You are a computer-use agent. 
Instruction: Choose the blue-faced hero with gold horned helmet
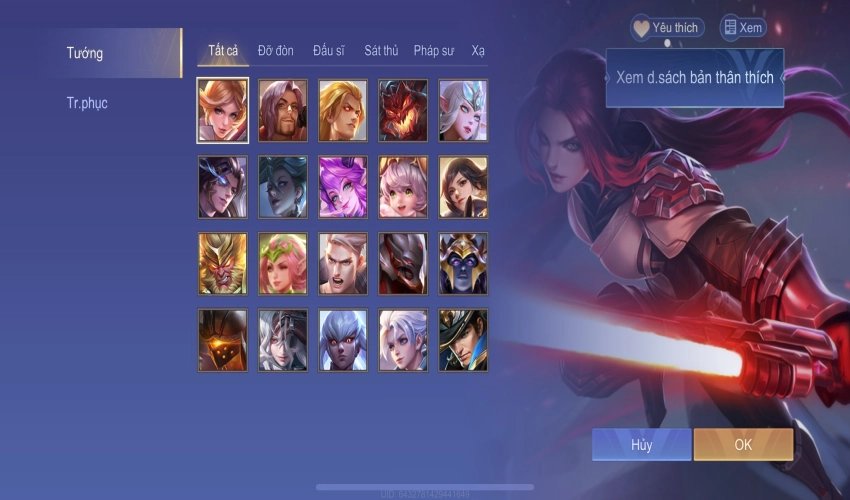pos(463,264)
